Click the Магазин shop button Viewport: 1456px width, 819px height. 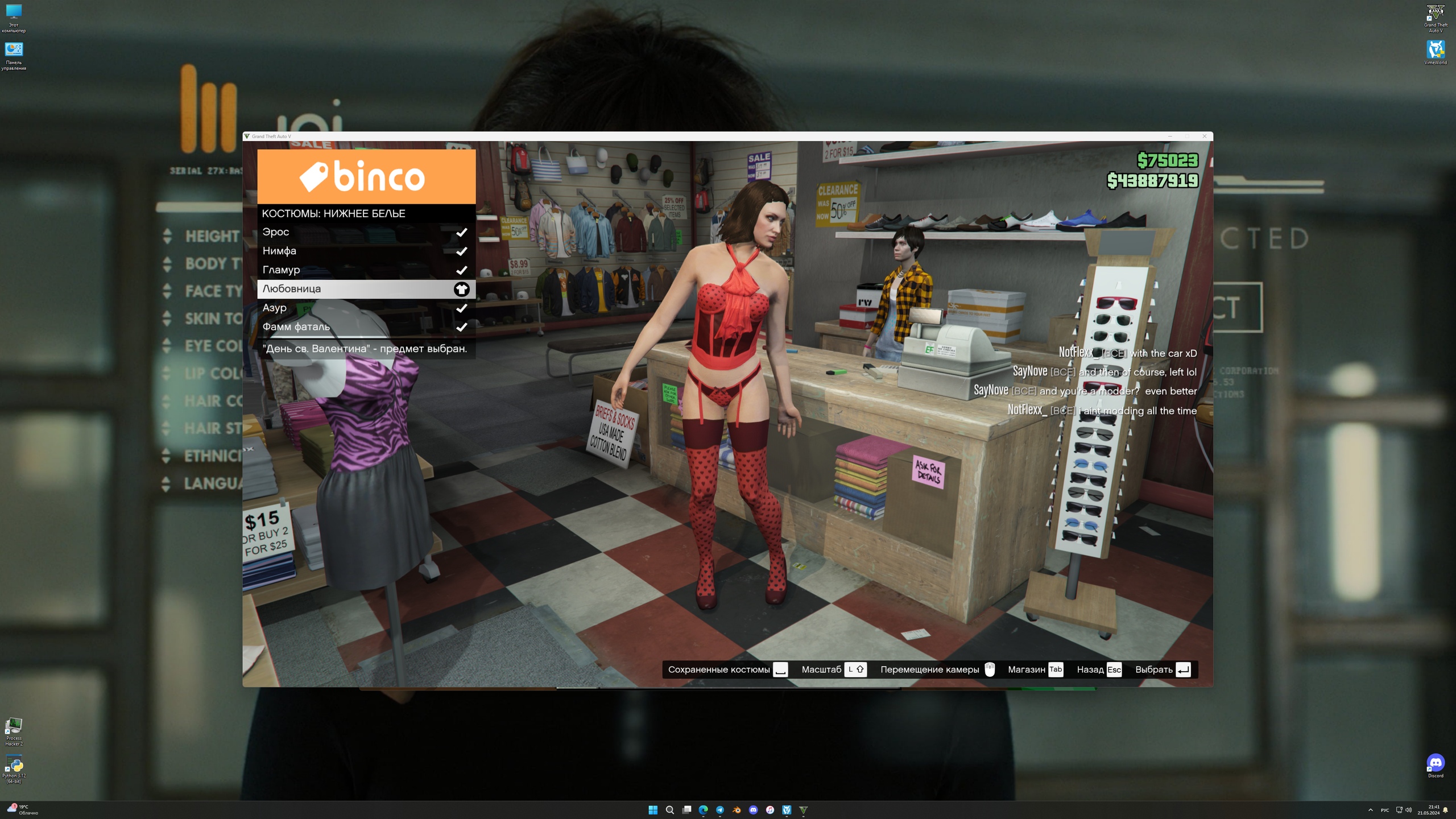(1035, 669)
